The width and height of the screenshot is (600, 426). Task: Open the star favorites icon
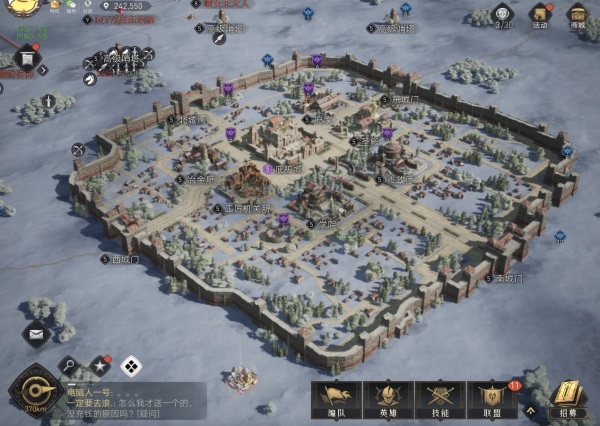(x=100, y=366)
